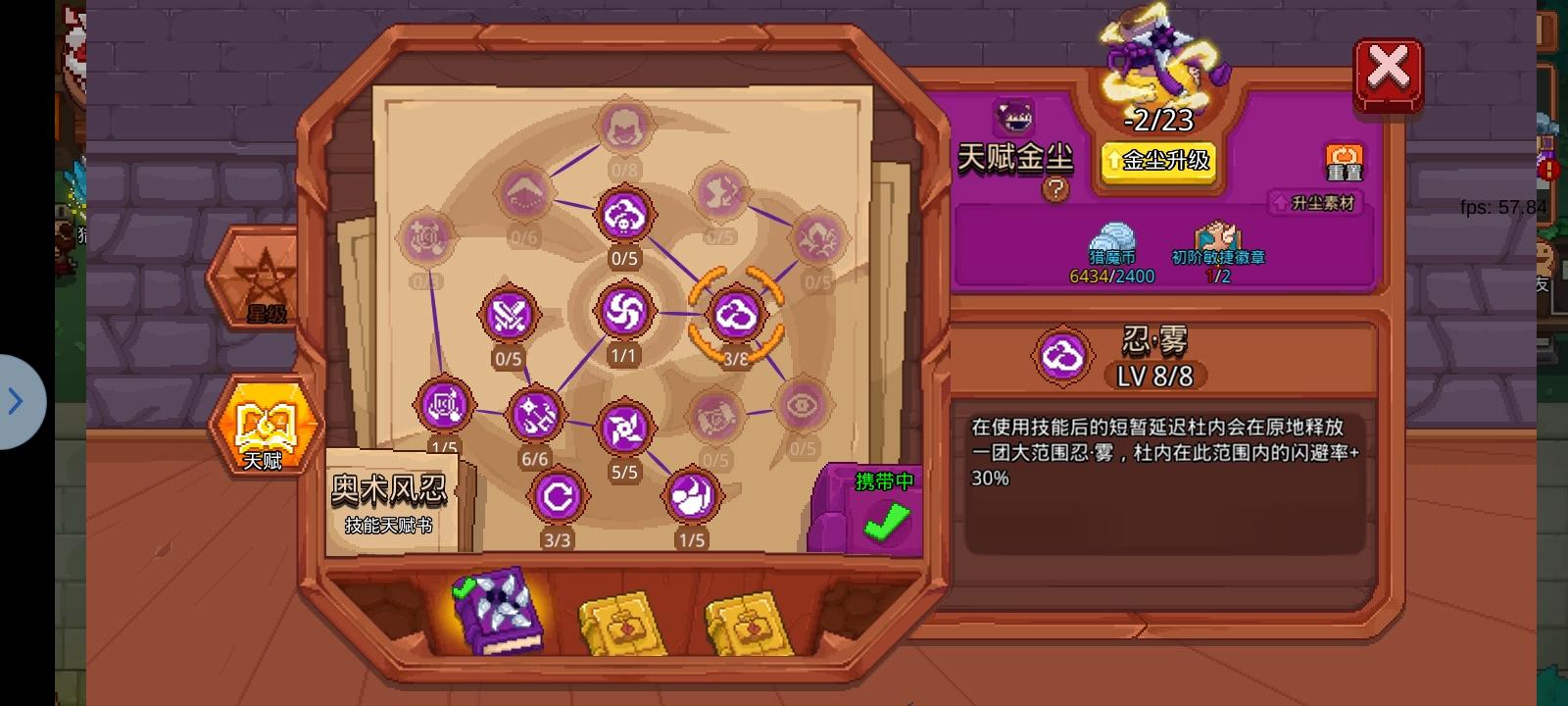The height and width of the screenshot is (706, 1568).
Task: Select the 0/8 talent node at tree top
Action: [623, 127]
